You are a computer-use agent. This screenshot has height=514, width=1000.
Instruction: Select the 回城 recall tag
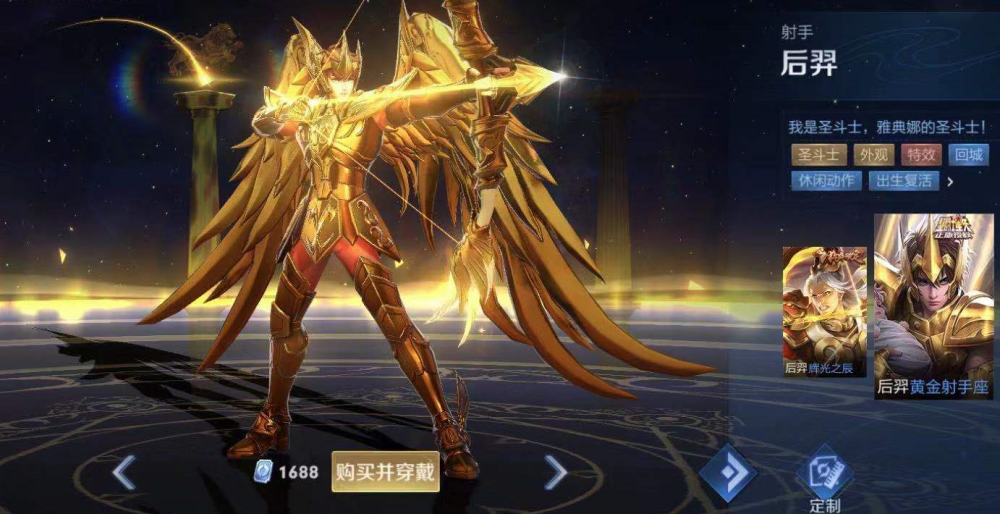[969, 155]
